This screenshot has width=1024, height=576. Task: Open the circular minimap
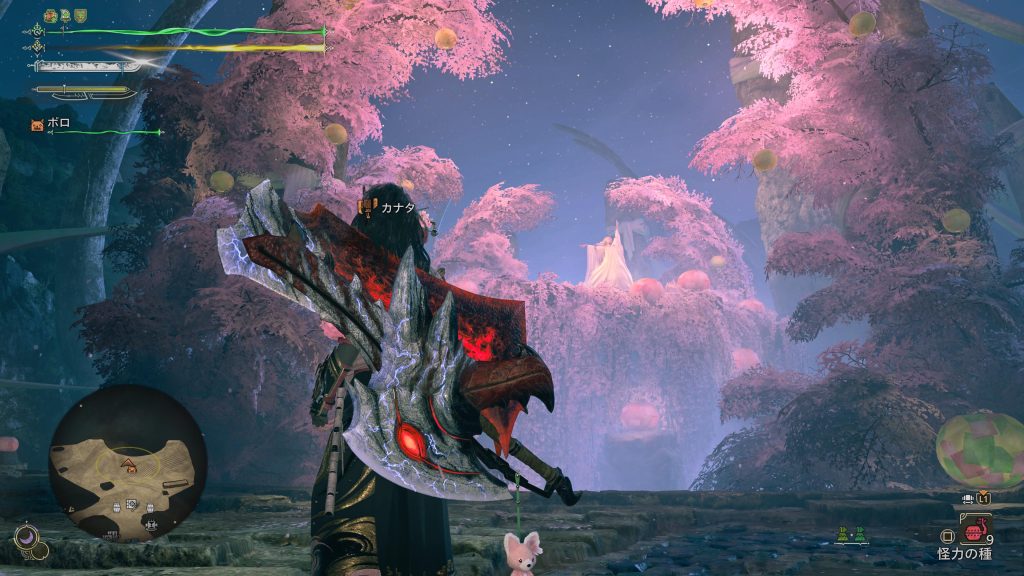click(128, 464)
